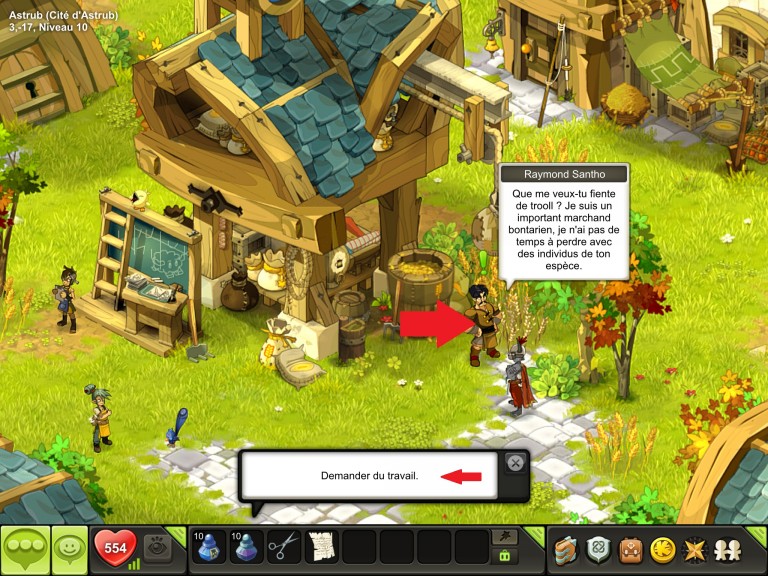
Task: Toggle the eye spectator button
Action: 158,548
